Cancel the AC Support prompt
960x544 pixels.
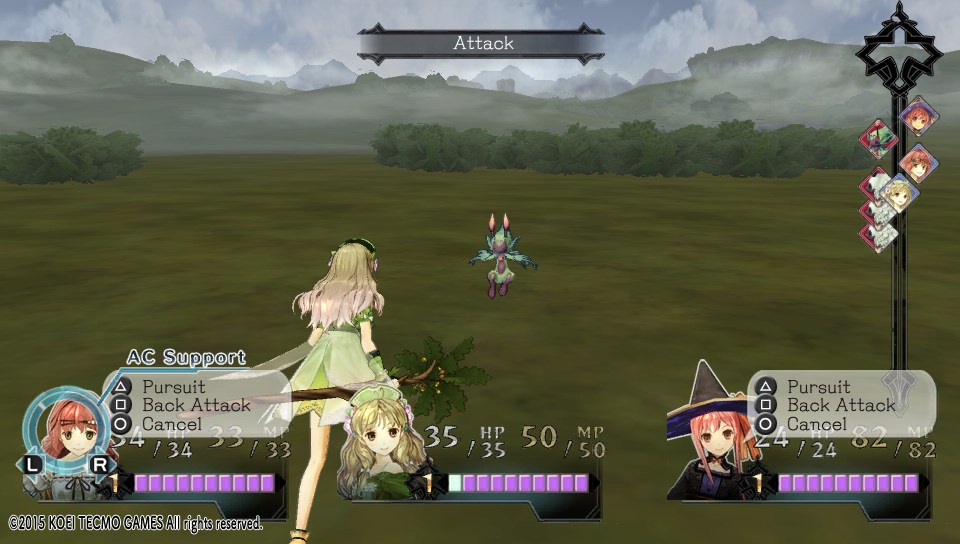[x=171, y=424]
